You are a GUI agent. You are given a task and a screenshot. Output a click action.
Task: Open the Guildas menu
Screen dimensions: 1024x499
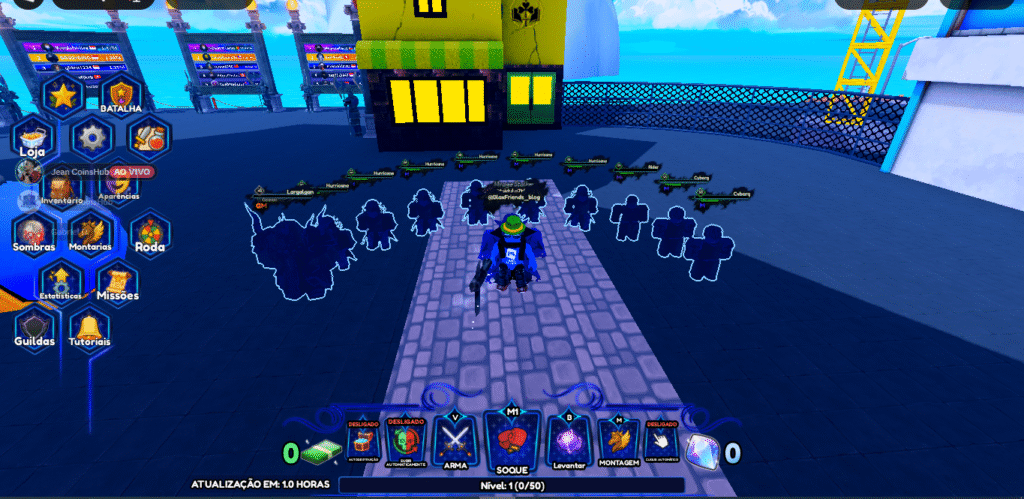click(x=34, y=327)
